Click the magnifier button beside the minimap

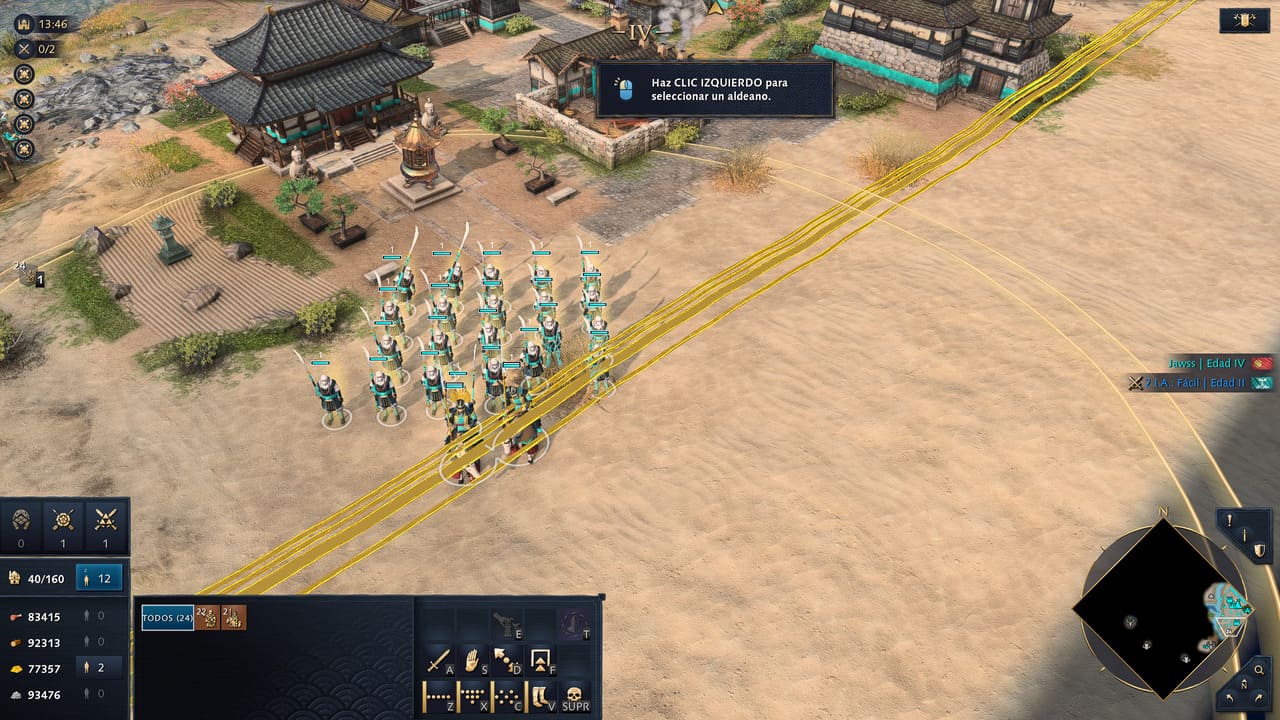click(x=1262, y=668)
